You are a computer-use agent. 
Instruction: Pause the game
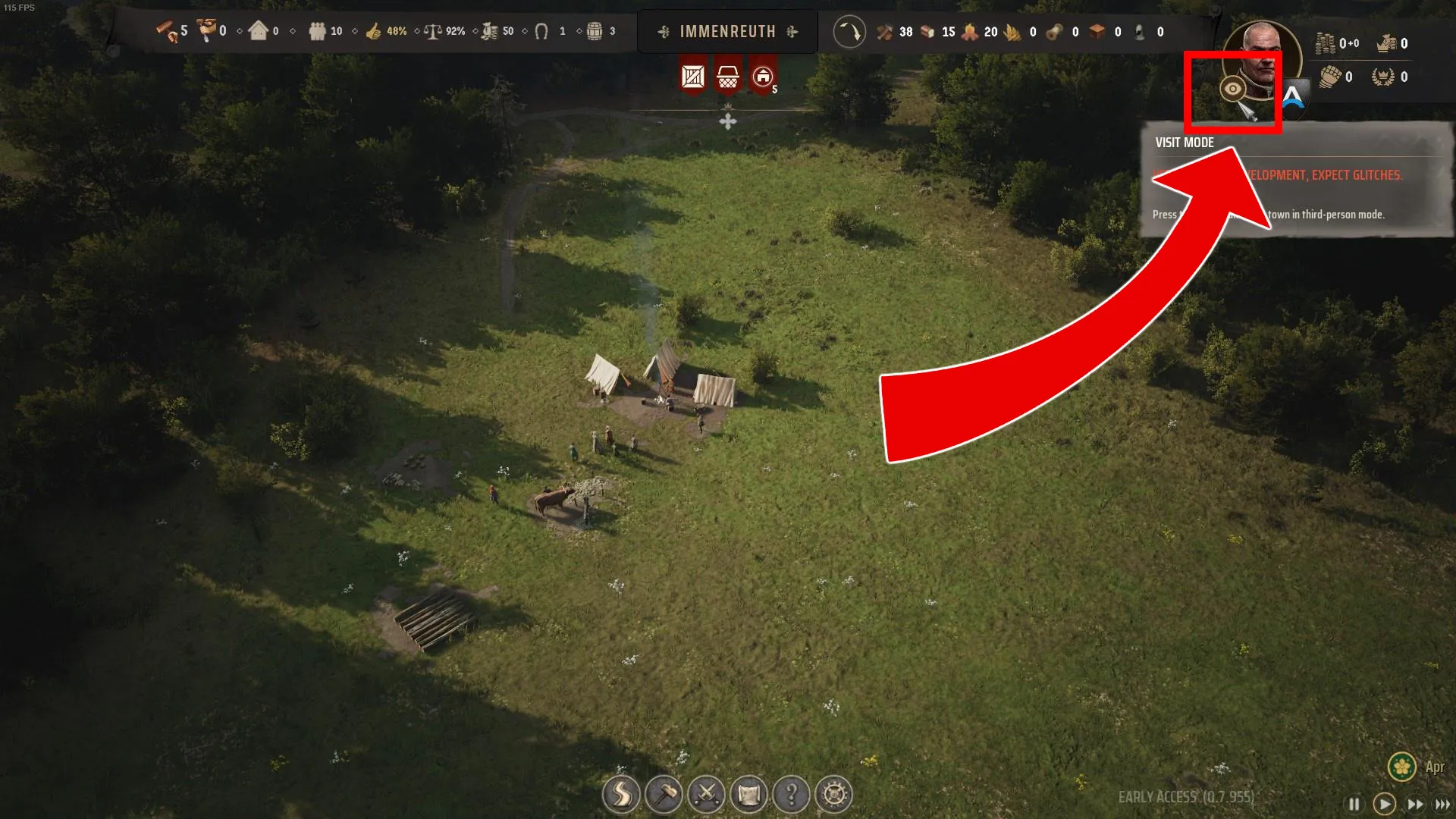pos(1354,804)
